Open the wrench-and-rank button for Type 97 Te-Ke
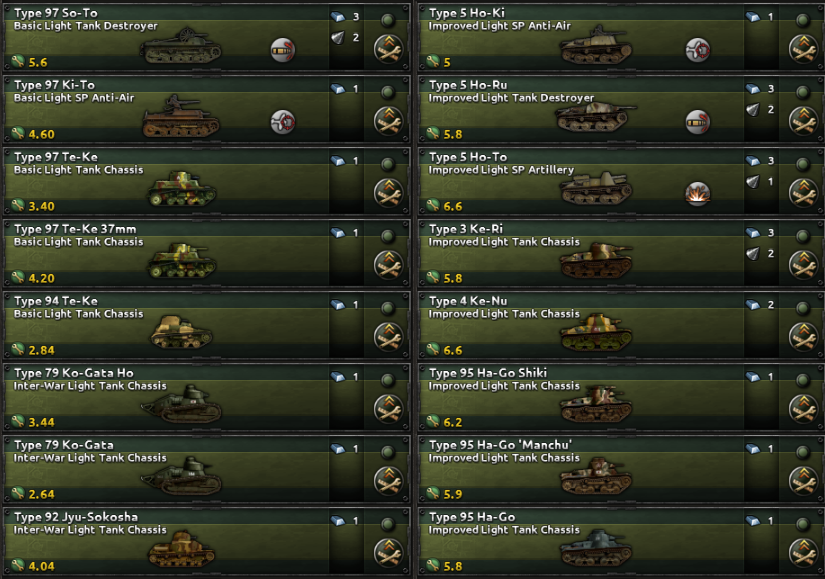Screen dimensions: 825x579 387,192
